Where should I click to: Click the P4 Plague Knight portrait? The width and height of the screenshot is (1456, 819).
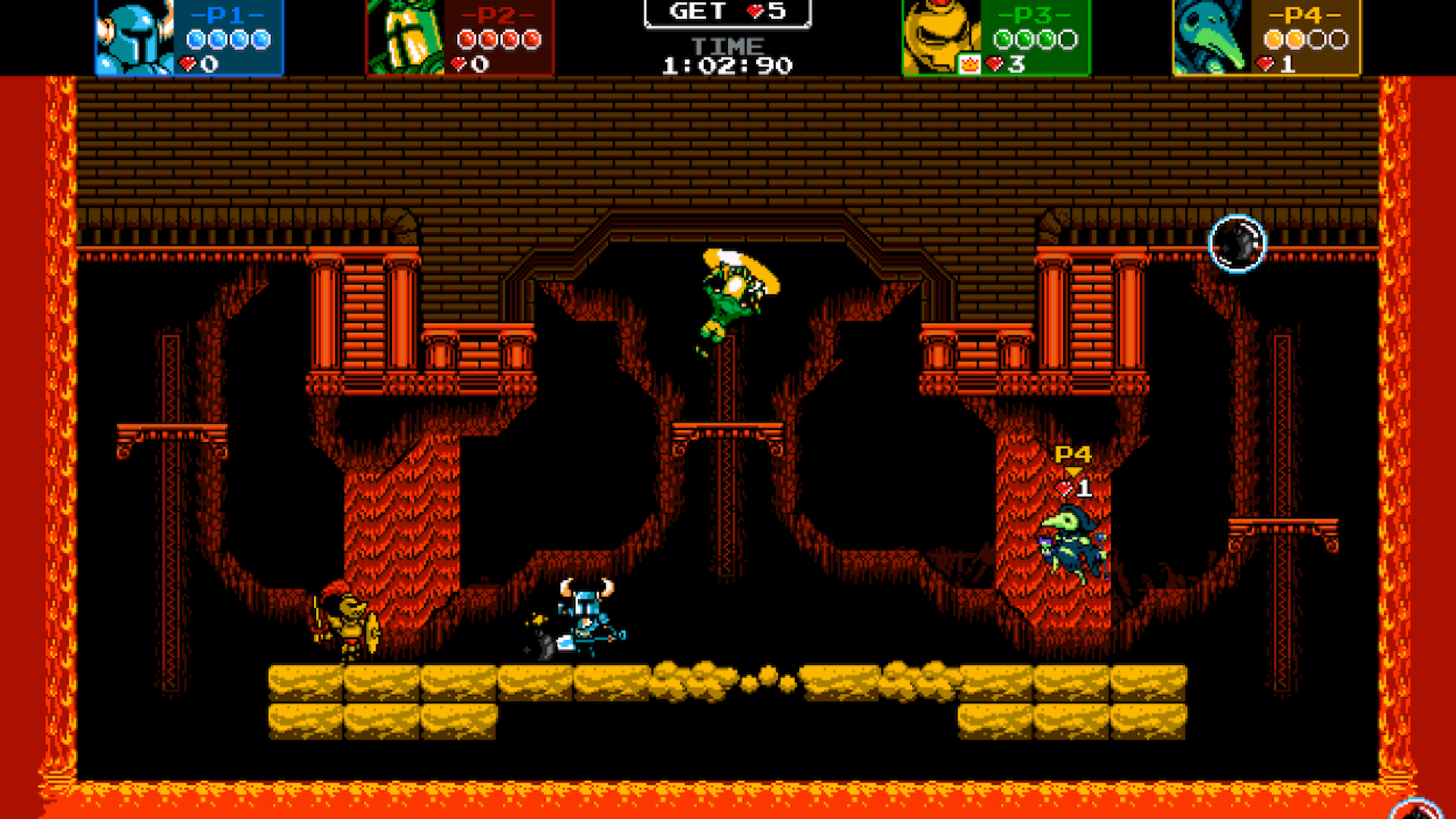pos(1210,38)
